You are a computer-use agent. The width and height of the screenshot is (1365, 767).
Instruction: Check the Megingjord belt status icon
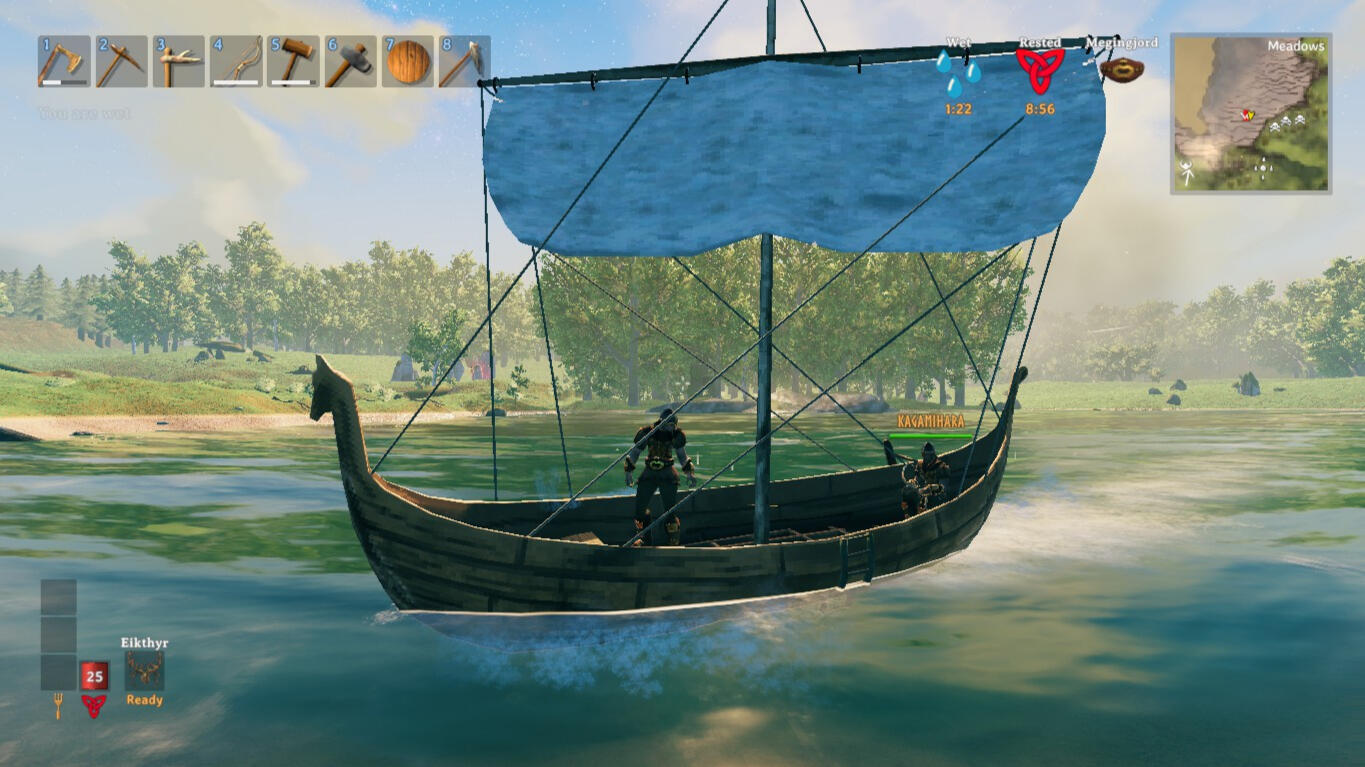pos(1121,70)
